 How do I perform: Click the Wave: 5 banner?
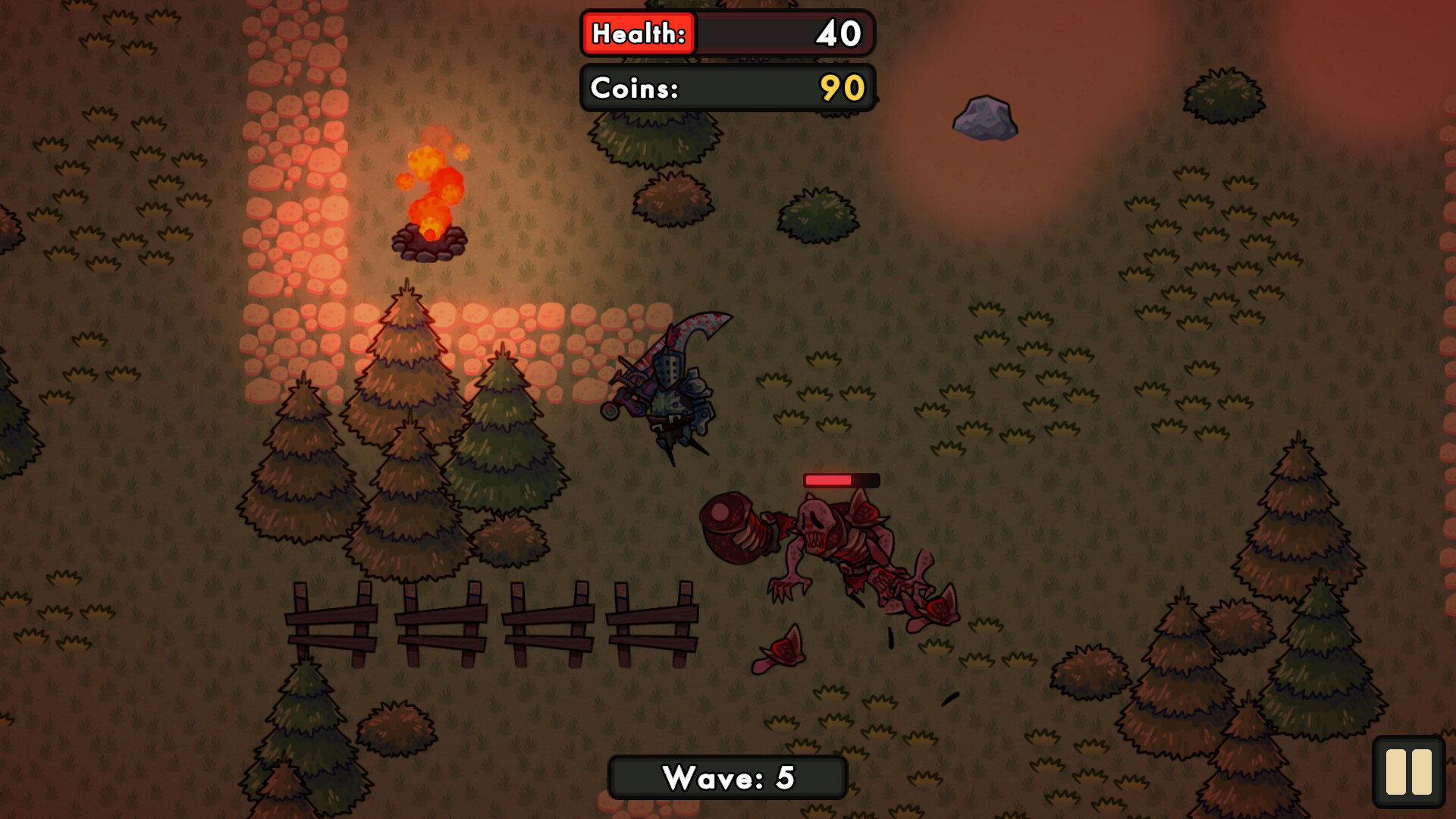point(726,777)
